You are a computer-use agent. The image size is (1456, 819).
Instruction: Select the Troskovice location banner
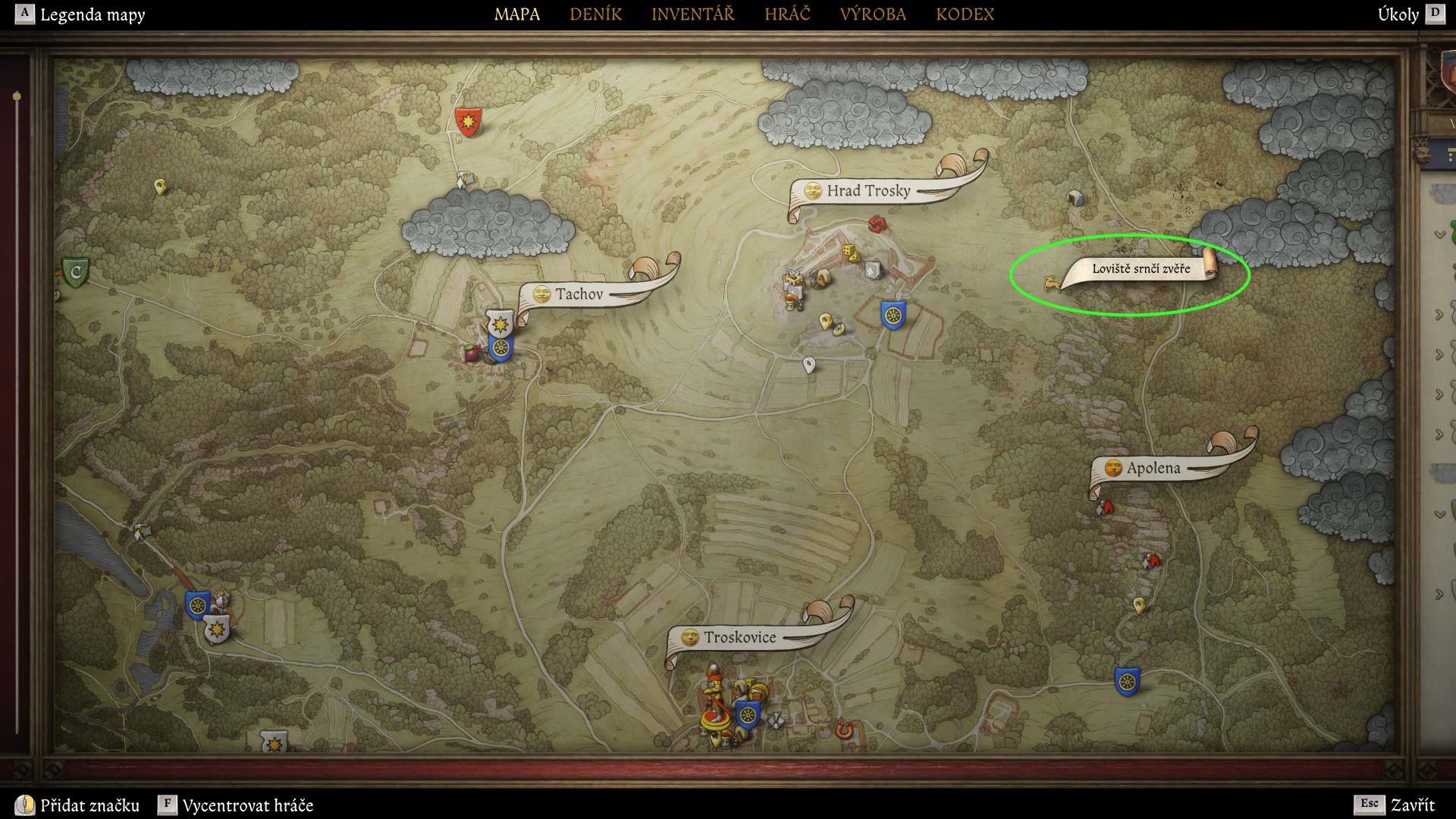[x=739, y=638]
